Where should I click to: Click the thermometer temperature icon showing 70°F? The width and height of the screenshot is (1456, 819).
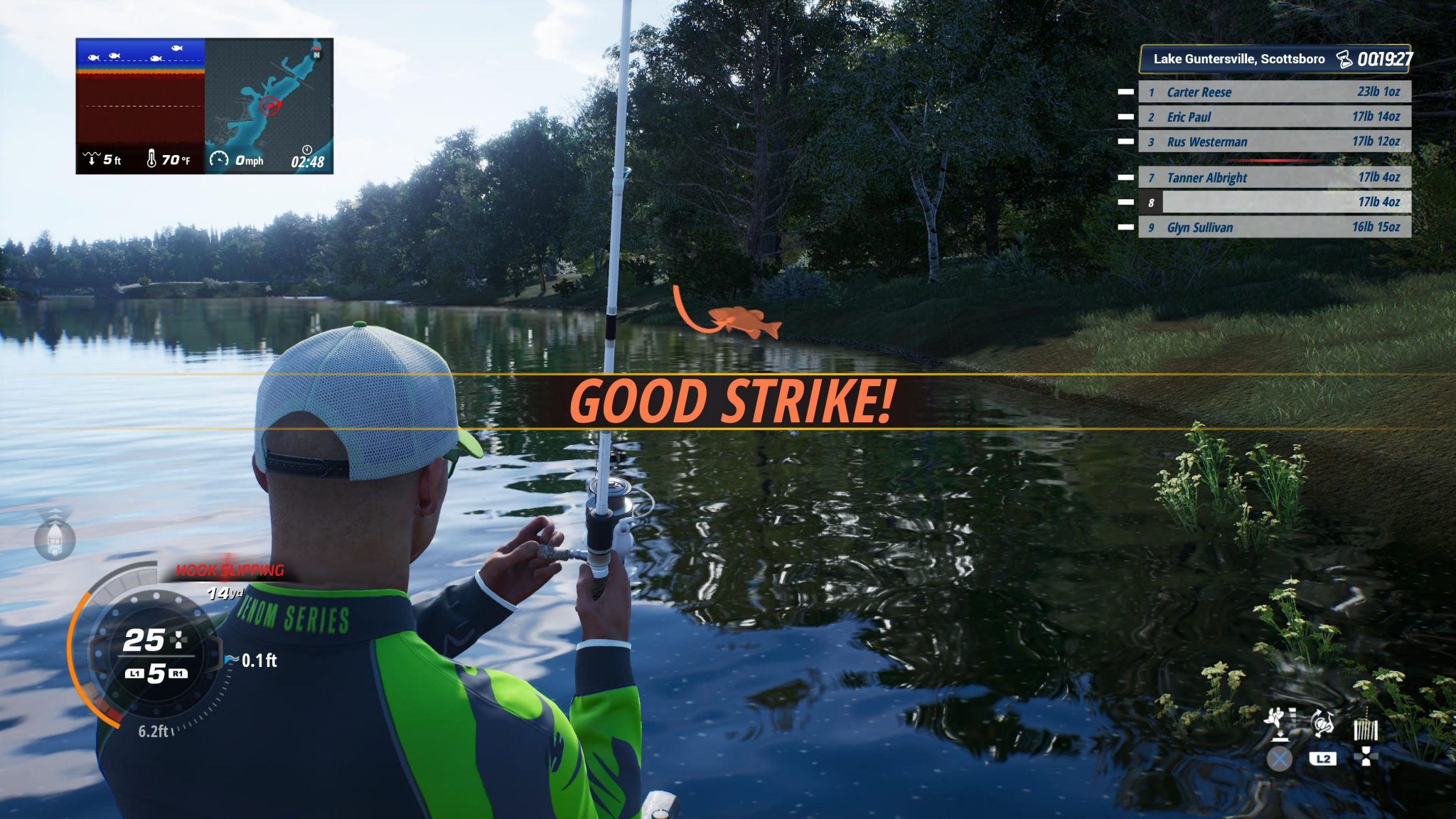click(x=152, y=159)
